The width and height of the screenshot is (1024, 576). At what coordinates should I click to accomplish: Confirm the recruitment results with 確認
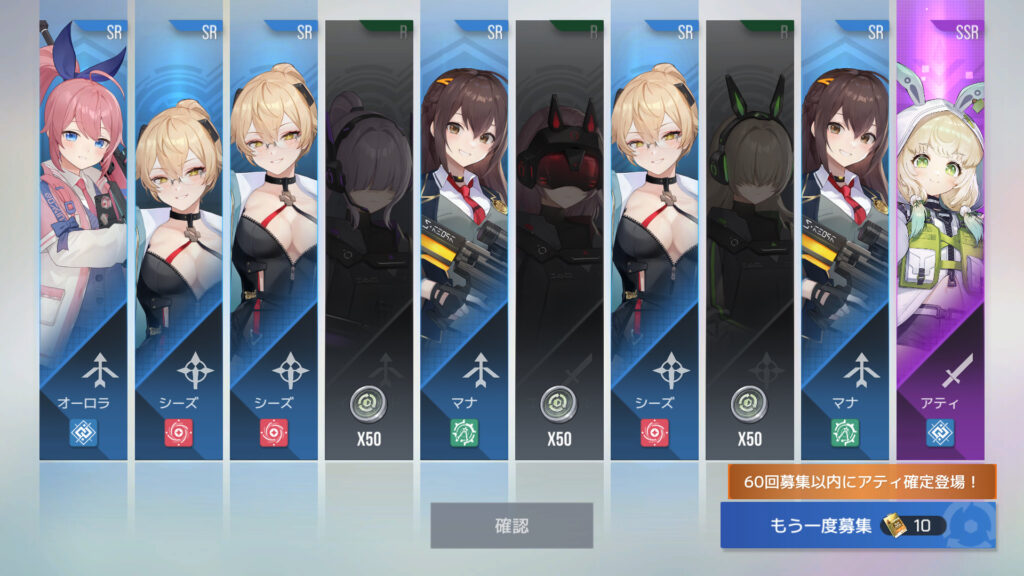pyautogui.click(x=511, y=525)
